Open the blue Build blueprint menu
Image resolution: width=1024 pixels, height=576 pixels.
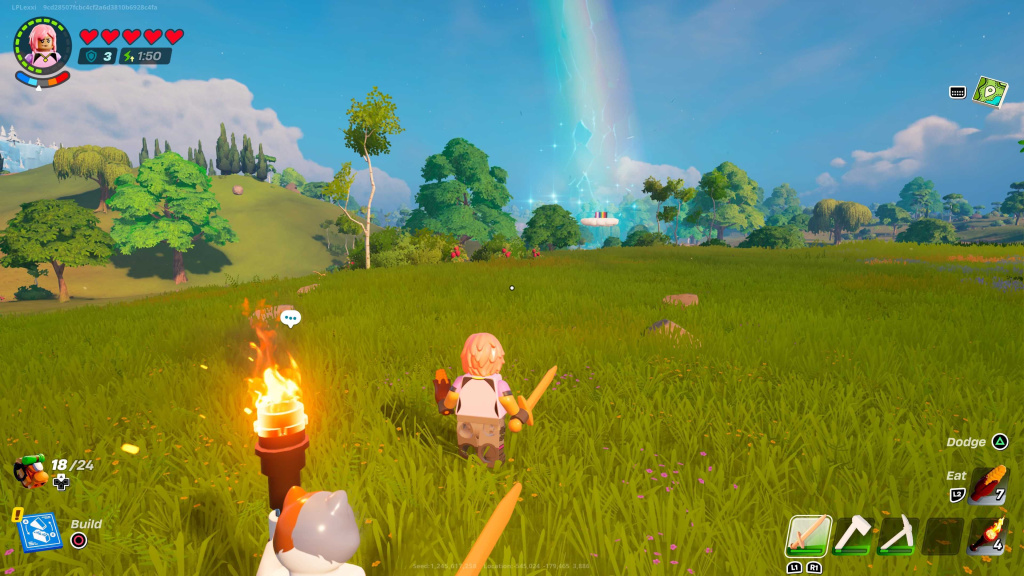point(40,531)
